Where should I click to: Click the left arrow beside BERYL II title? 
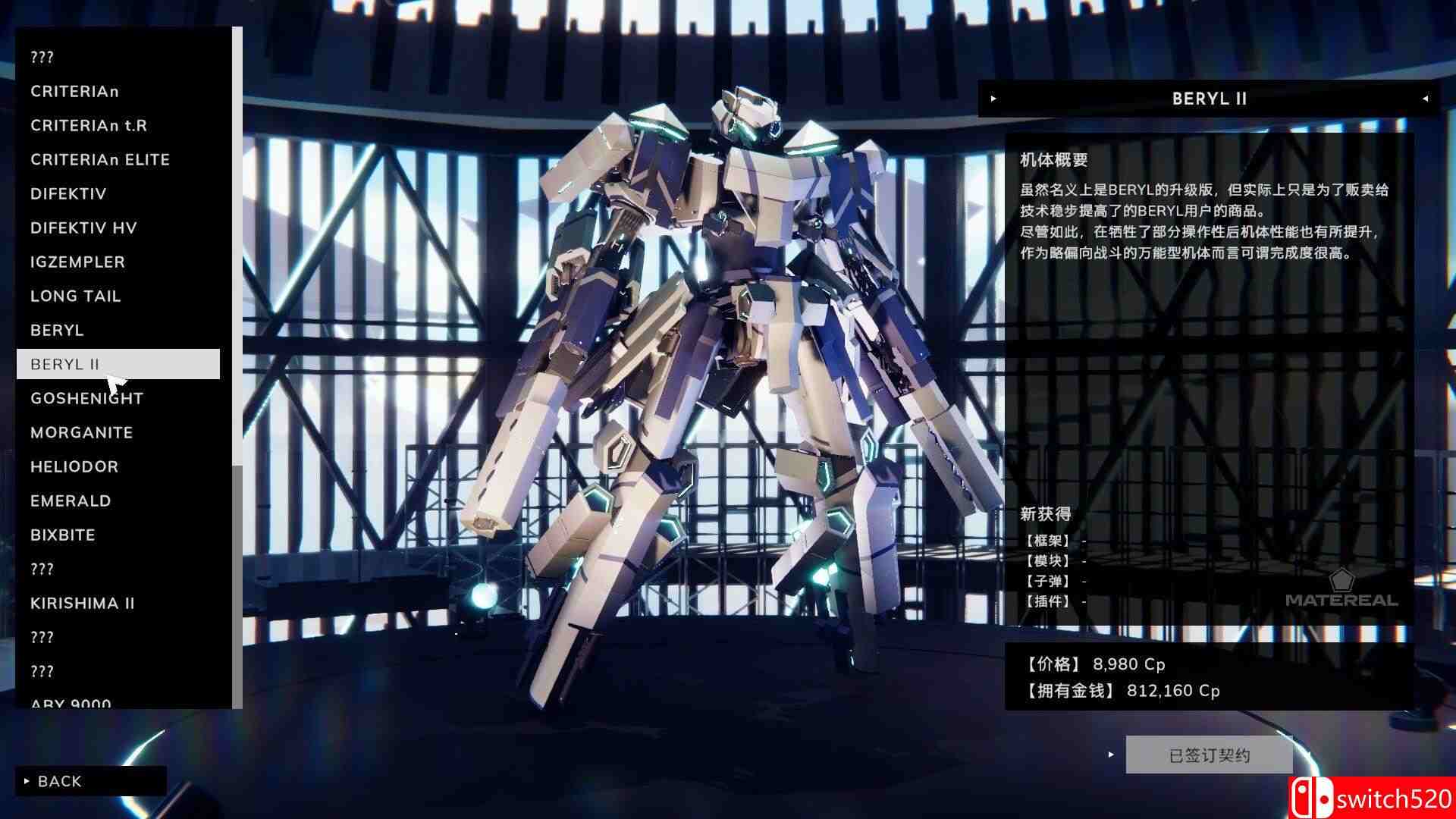992,98
